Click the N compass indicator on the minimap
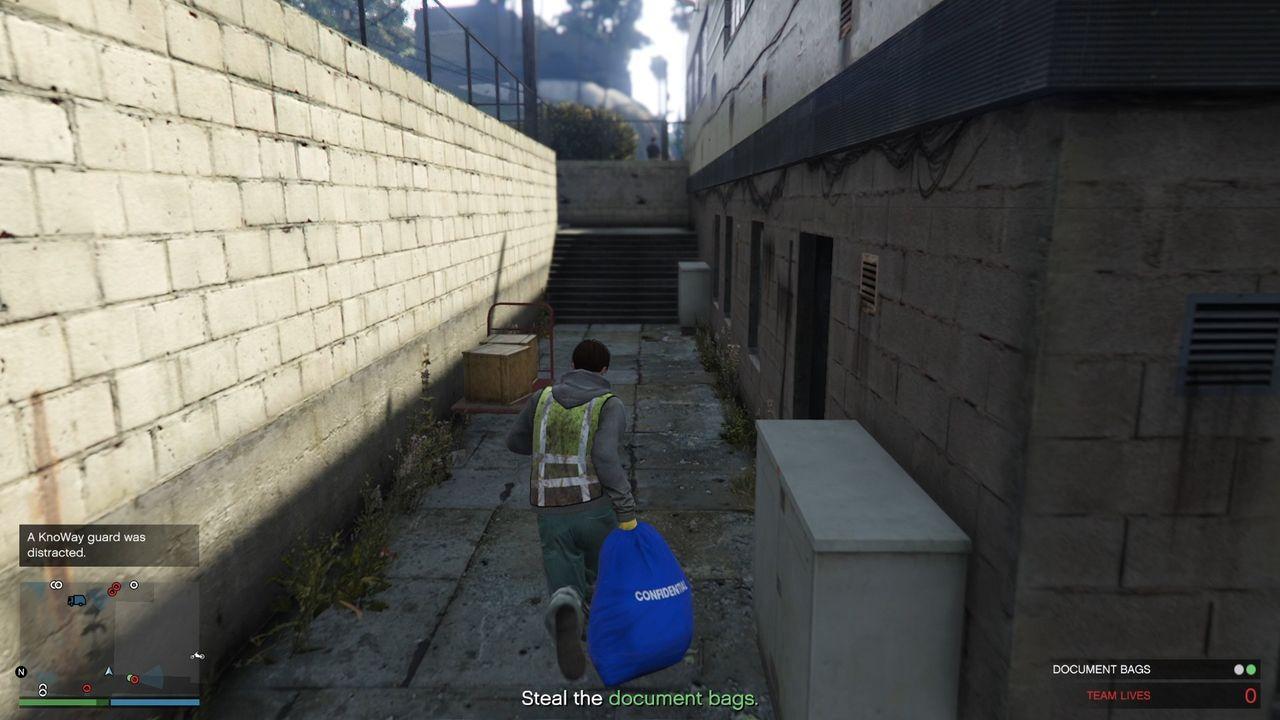1280x720 pixels. coord(20,672)
